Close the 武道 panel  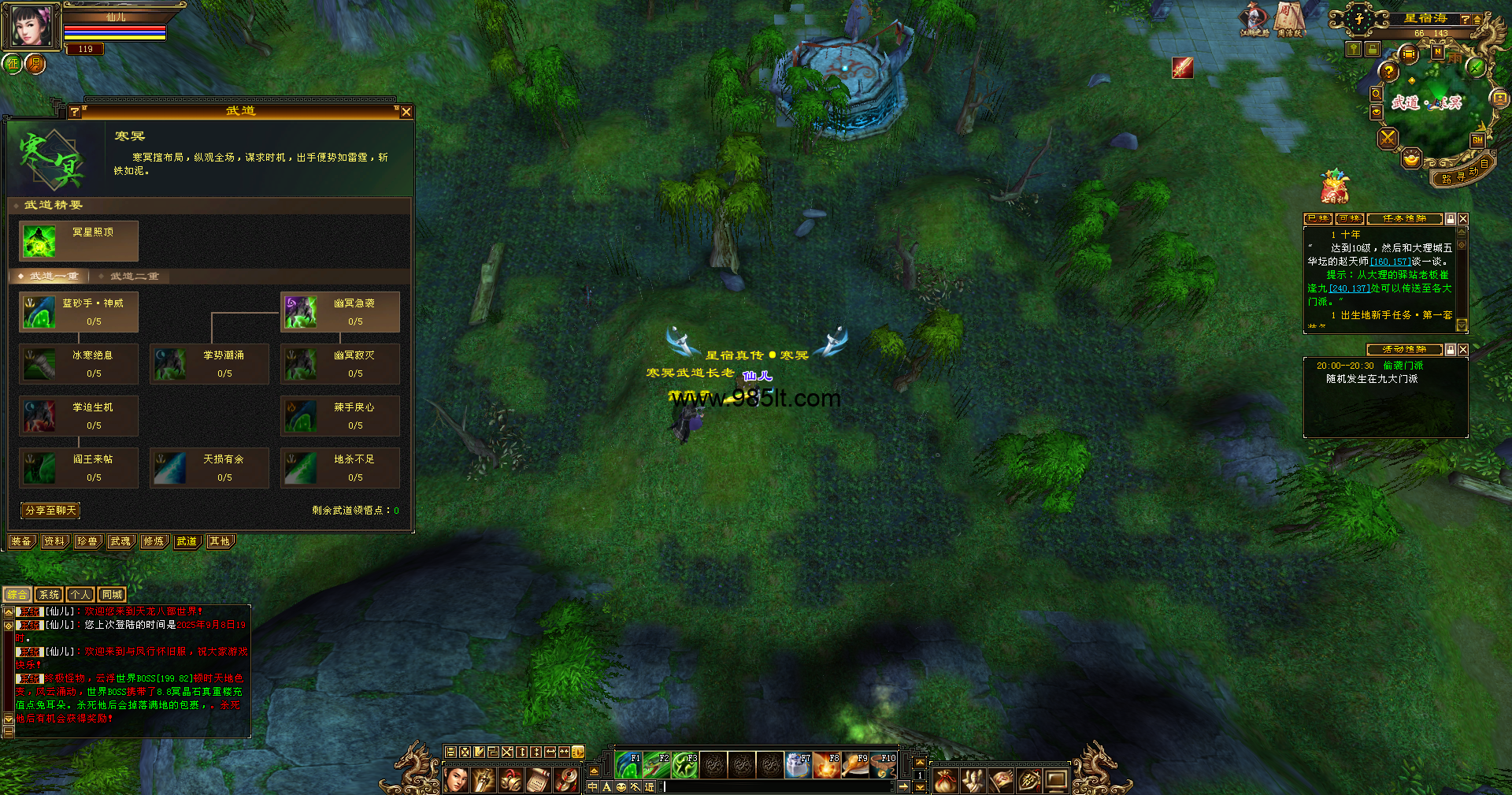[x=406, y=112]
